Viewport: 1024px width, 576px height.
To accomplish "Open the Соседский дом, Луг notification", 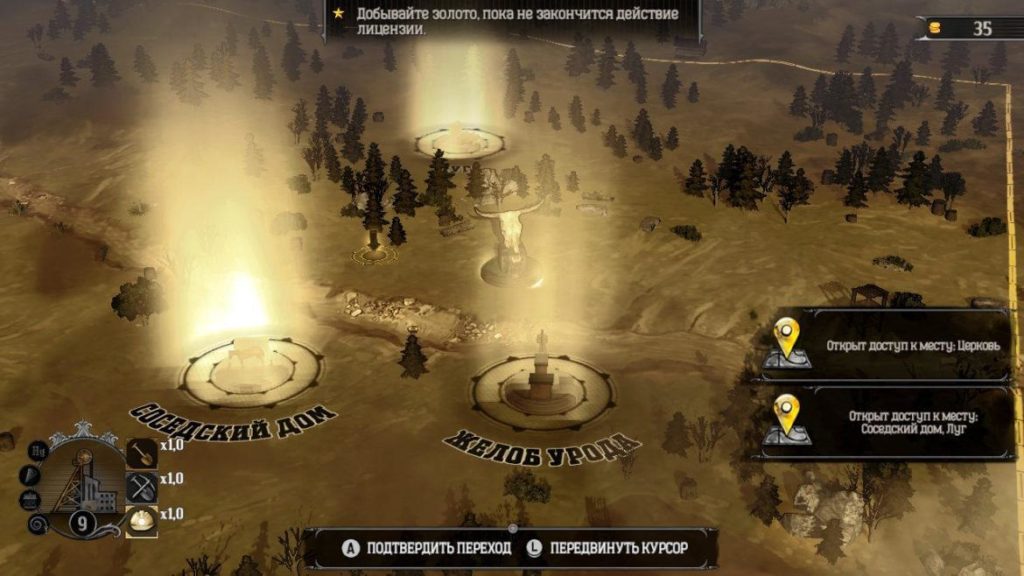I will coord(886,422).
